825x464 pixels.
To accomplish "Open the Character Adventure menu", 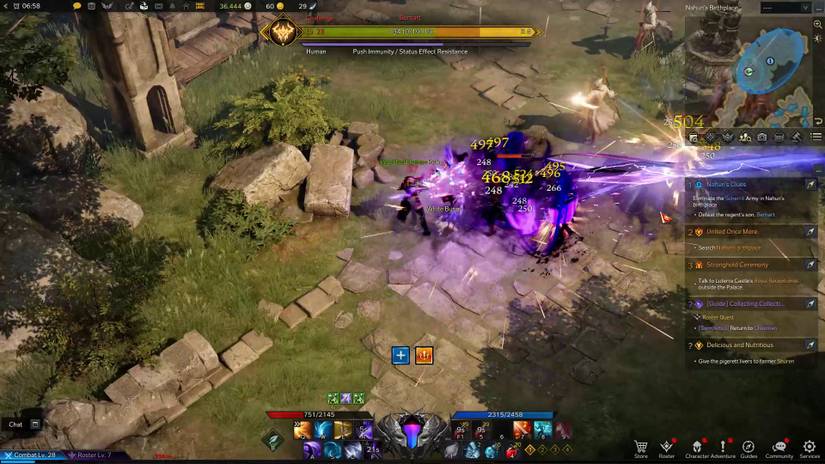I will pyautogui.click(x=697, y=447).
